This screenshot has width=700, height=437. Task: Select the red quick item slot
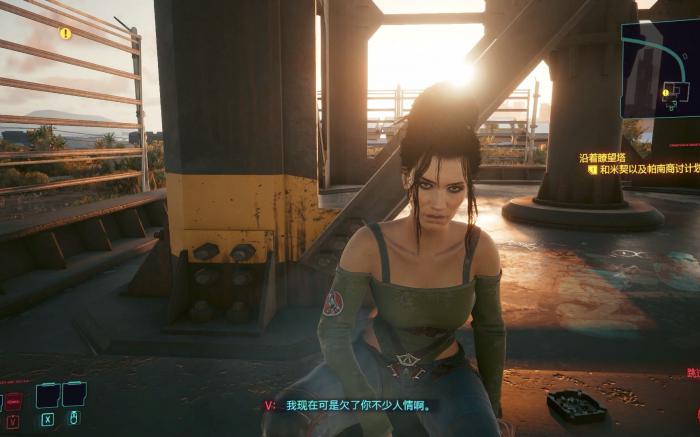pos(13,400)
